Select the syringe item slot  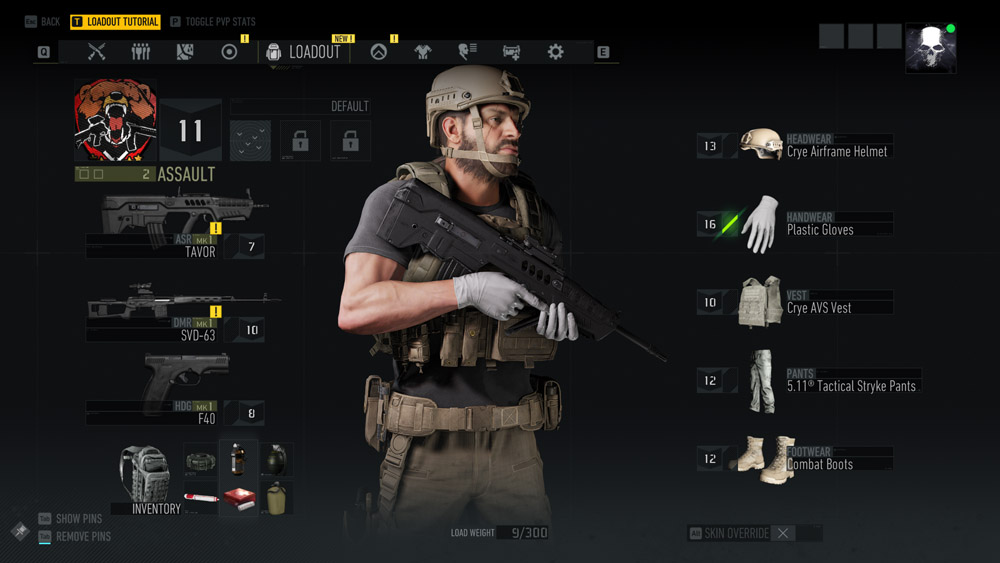coord(200,497)
